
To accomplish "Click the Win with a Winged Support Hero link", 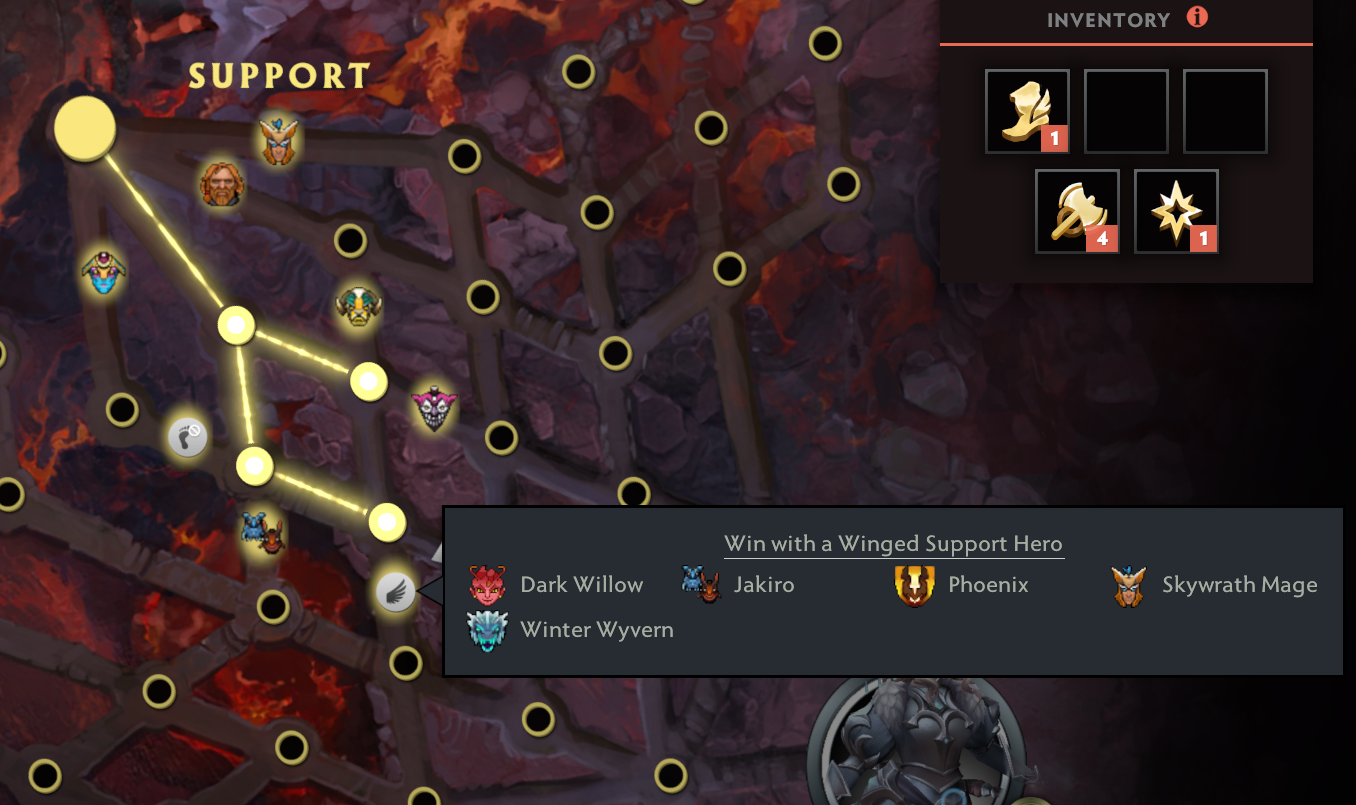I will click(x=893, y=543).
